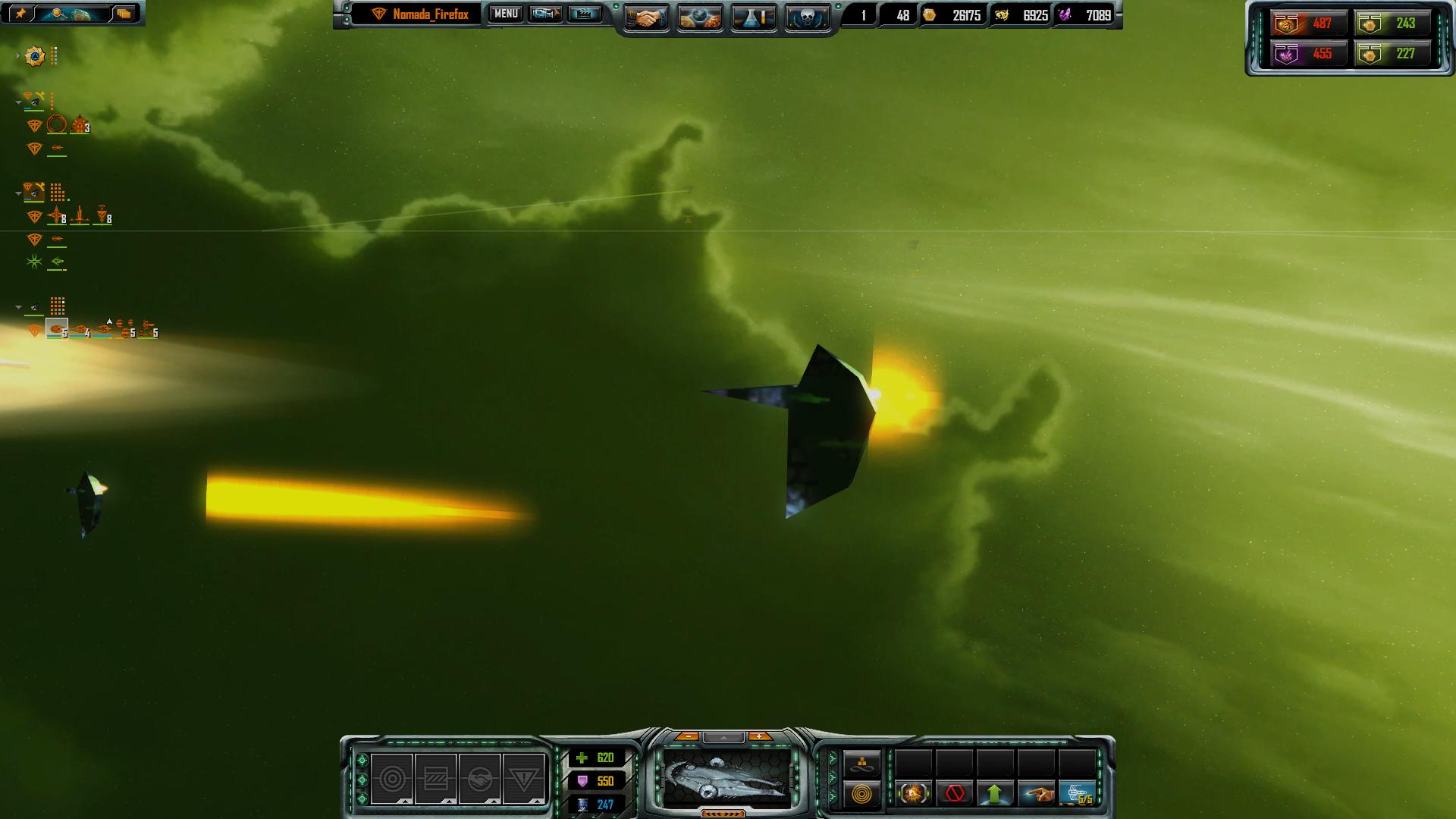Activate the red stop-sign command
This screenshot has height=819, width=1456.
(x=955, y=794)
